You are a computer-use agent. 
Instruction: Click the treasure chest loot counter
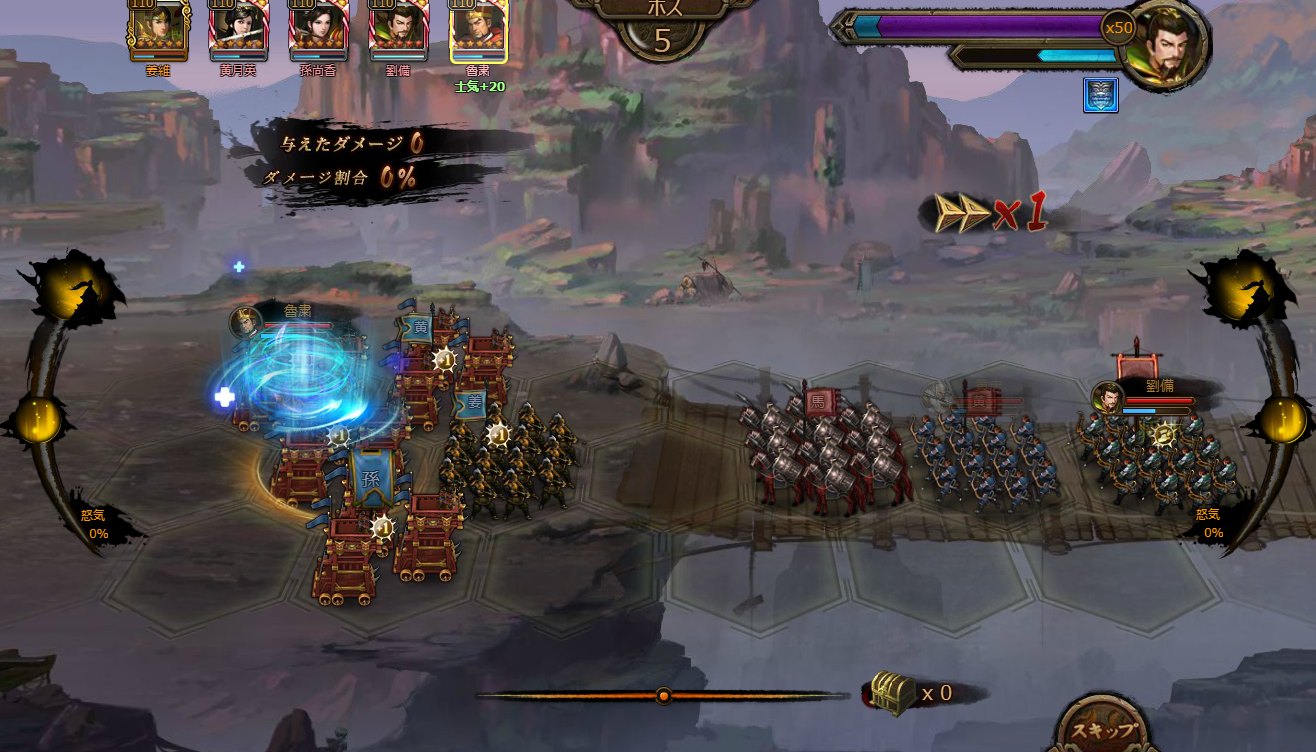893,692
